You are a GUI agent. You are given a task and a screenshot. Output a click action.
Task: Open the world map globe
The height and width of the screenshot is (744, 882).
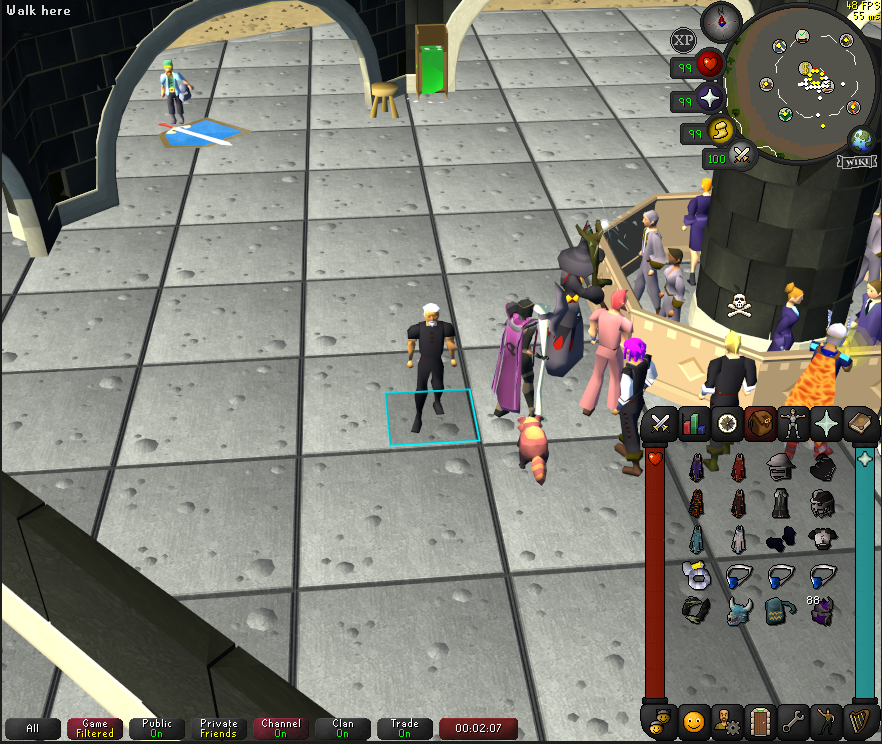(x=860, y=139)
